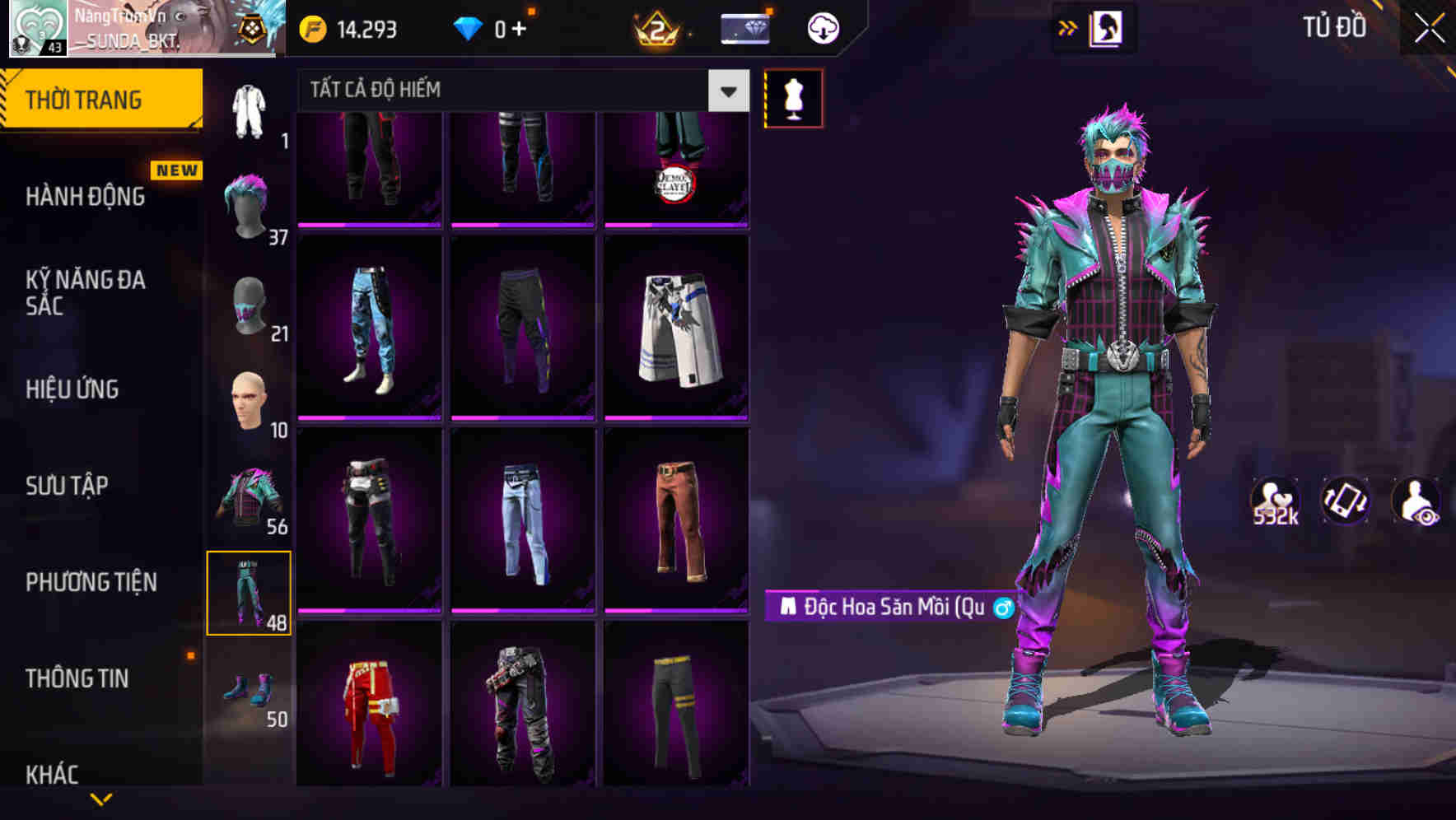Click the membership card icon in top bar
Screen dimensions: 1456x820
[x=744, y=27]
